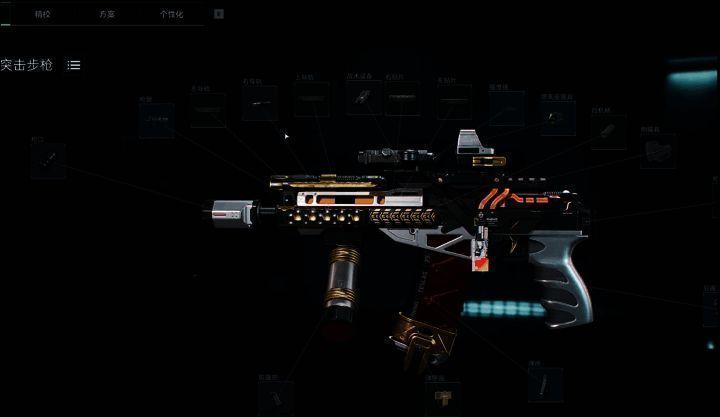Choose the 战术设备 tactical device slot
This screenshot has width=720, height=417.
(x=363, y=98)
